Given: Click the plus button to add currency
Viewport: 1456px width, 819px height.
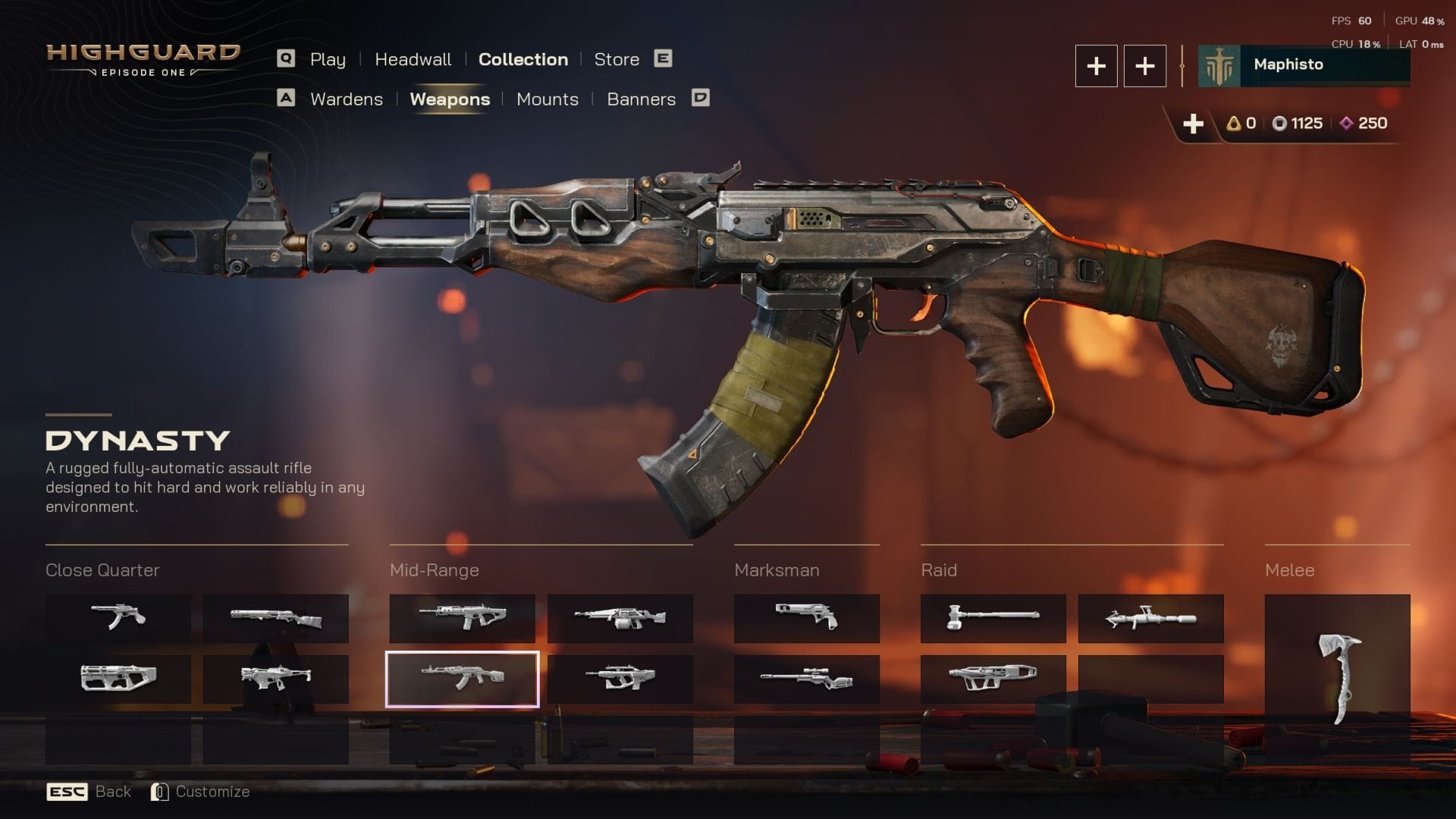Looking at the screenshot, I should tap(1194, 123).
